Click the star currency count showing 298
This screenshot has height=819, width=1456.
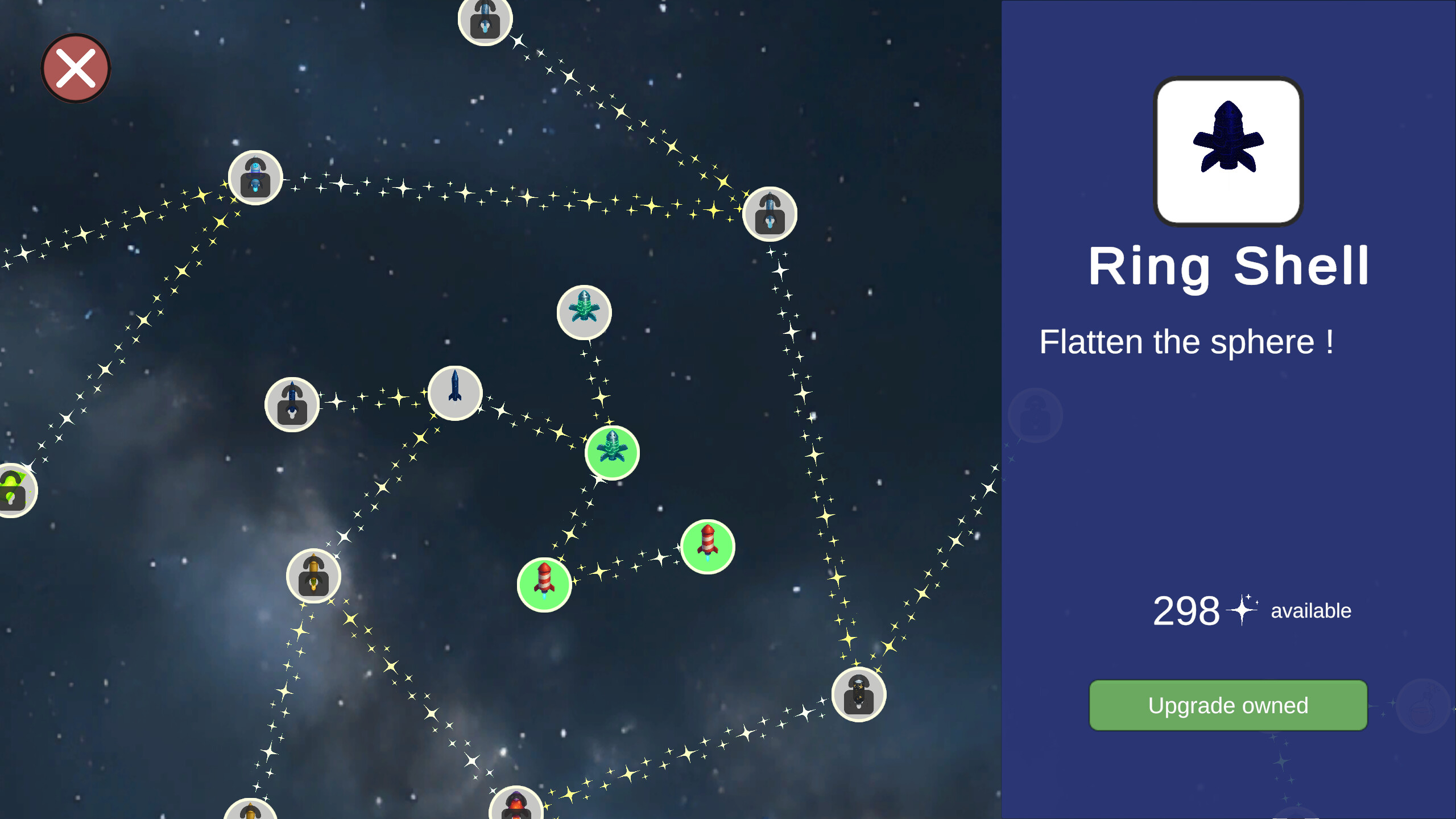click(x=1185, y=610)
